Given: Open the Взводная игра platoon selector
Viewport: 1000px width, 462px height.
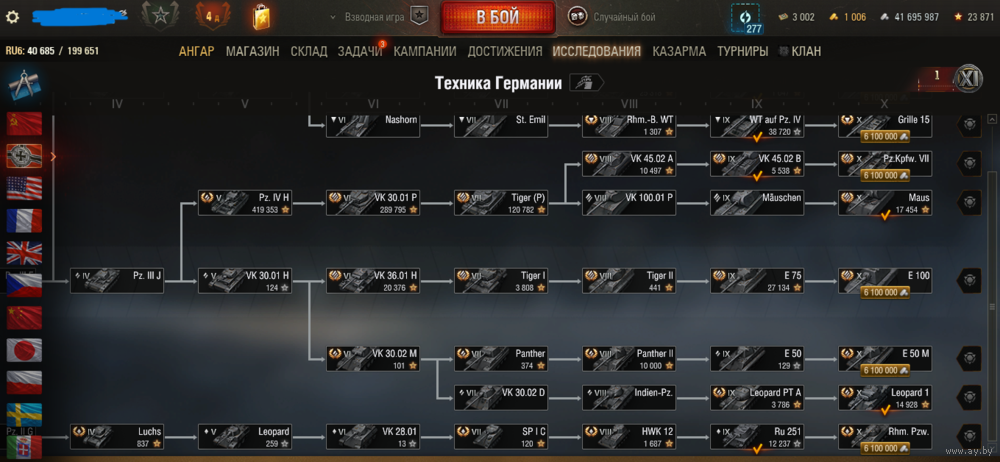Looking at the screenshot, I should point(380,17).
